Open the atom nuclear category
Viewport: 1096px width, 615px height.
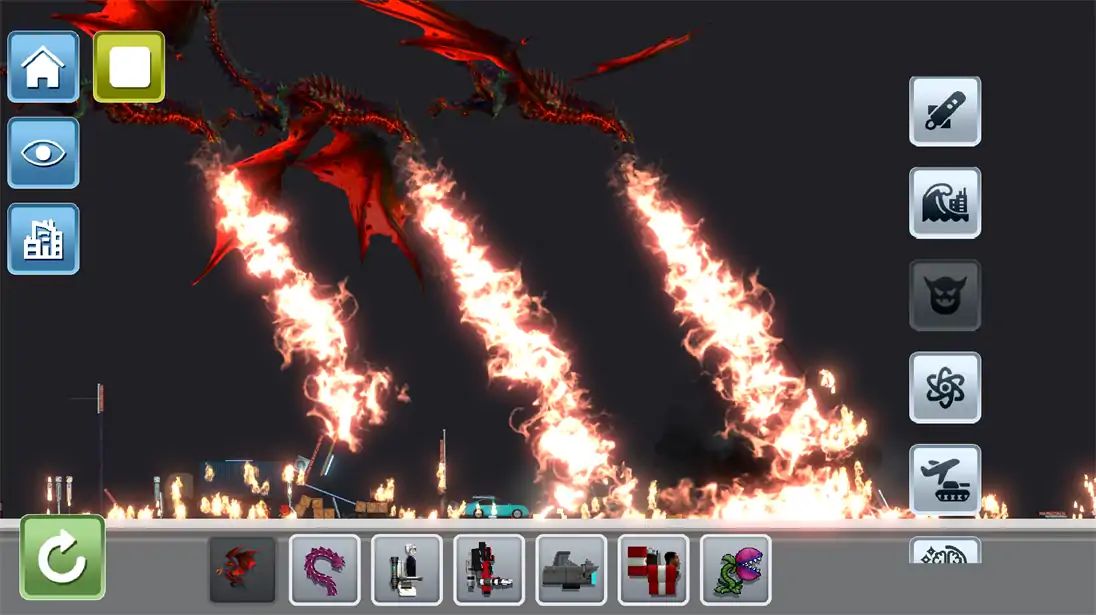[945, 387]
